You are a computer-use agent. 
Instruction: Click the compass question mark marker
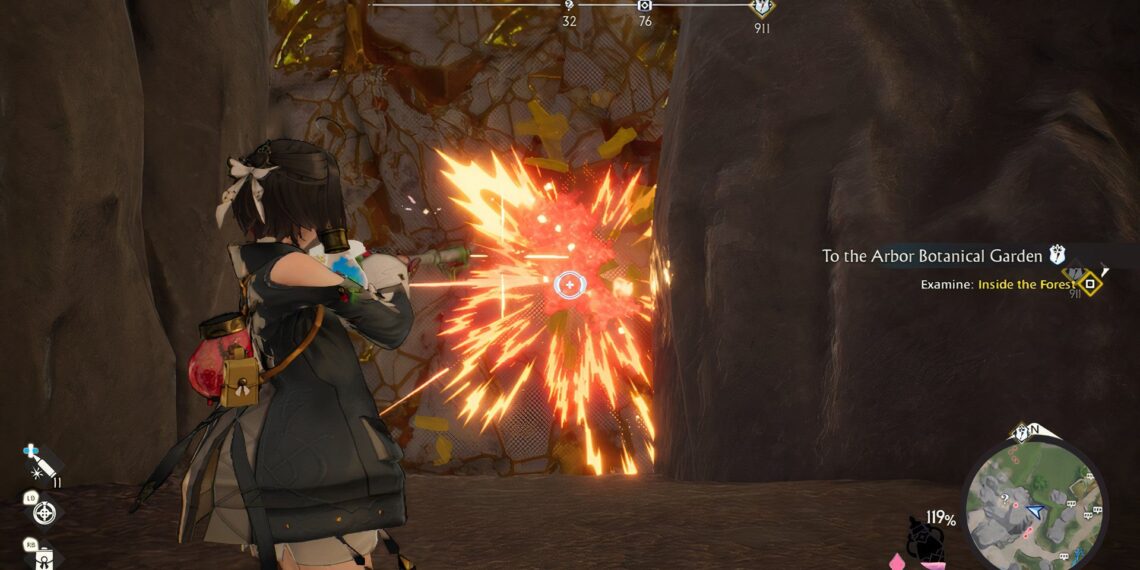pyautogui.click(x=569, y=6)
